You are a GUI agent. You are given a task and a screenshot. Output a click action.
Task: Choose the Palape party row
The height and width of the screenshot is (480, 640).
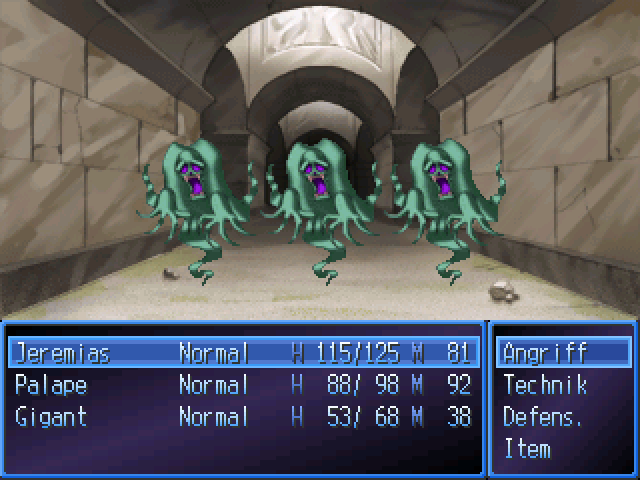(51, 385)
